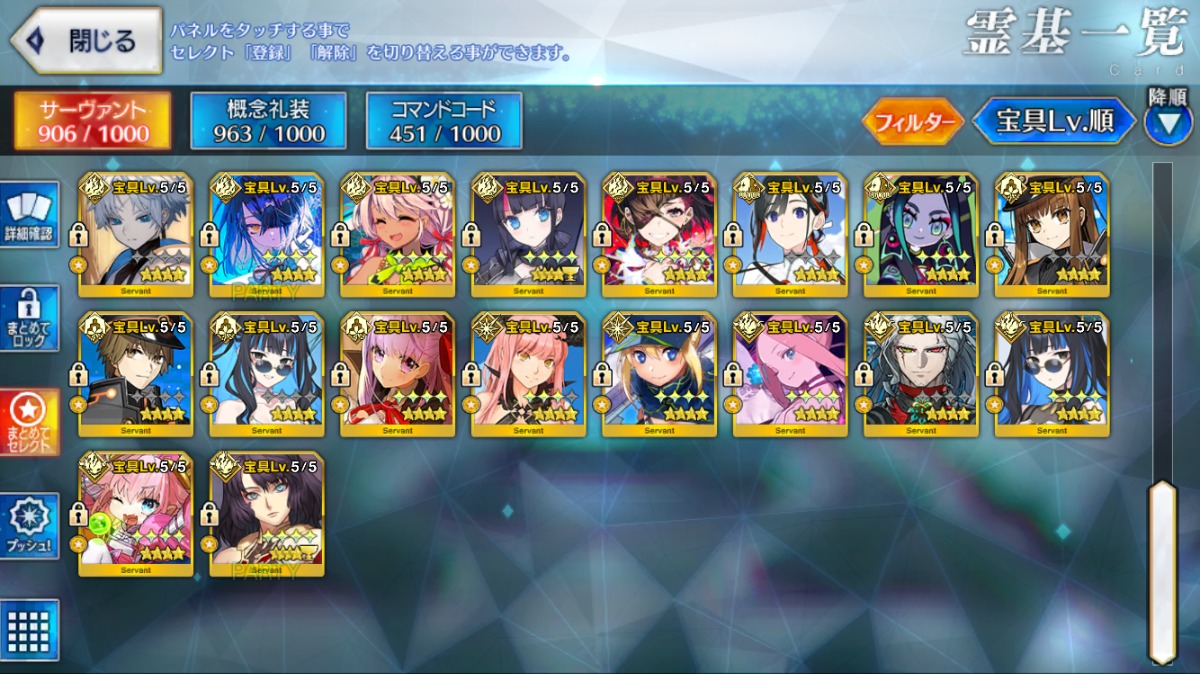Switch to the サーヴァント tab
This screenshot has height=674, width=1200.
[x=92, y=121]
